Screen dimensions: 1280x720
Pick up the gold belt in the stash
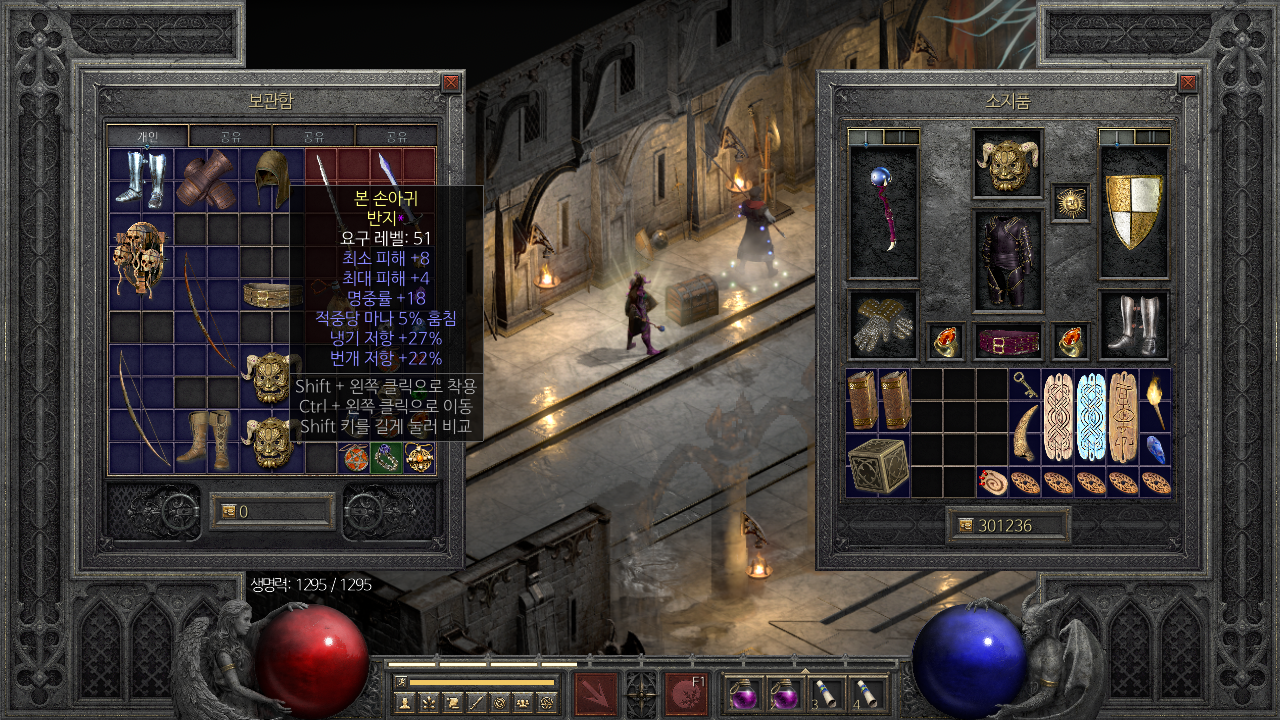tap(272, 294)
